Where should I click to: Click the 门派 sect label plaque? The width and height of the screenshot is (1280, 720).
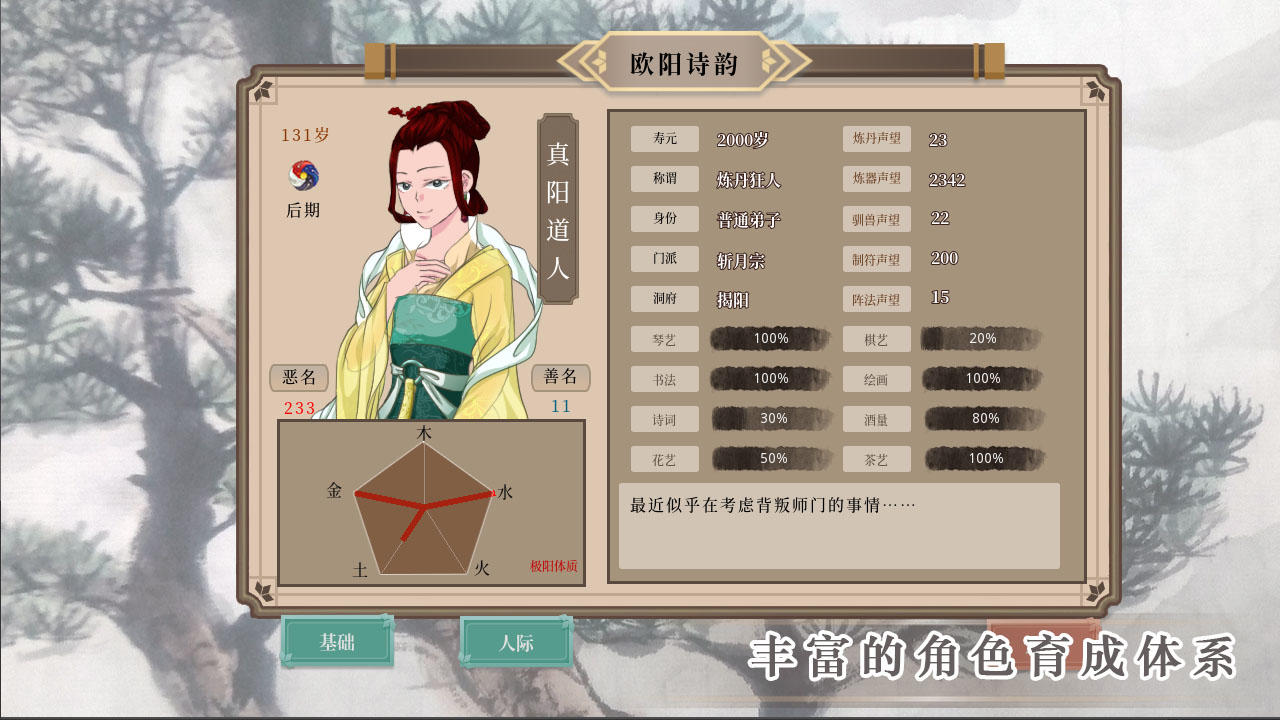[x=663, y=259]
